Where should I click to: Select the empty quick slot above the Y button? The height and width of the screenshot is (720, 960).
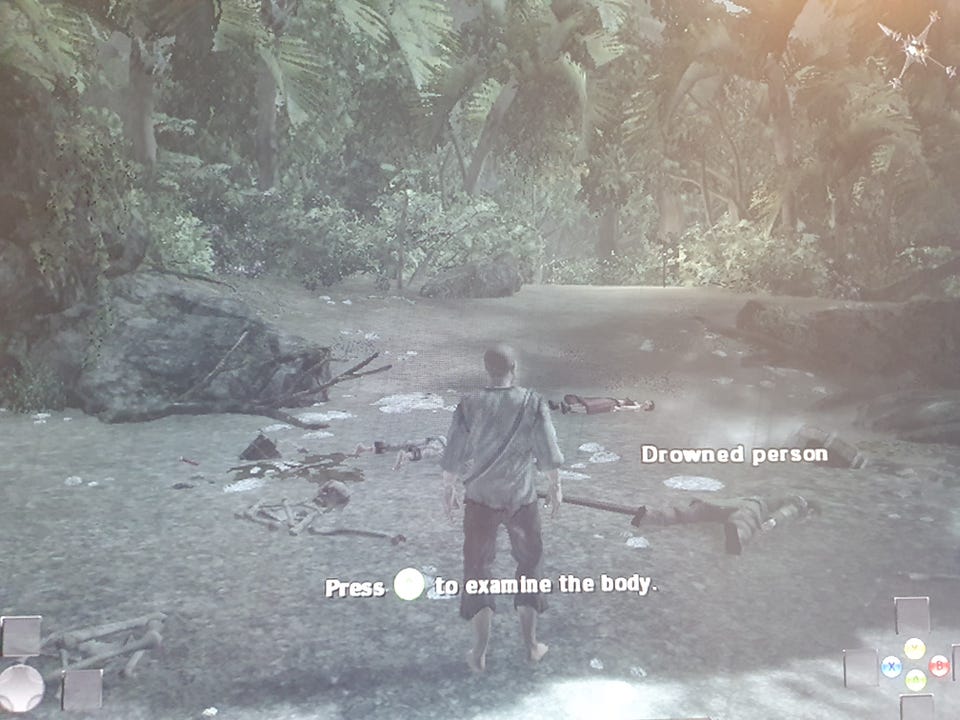click(x=912, y=615)
